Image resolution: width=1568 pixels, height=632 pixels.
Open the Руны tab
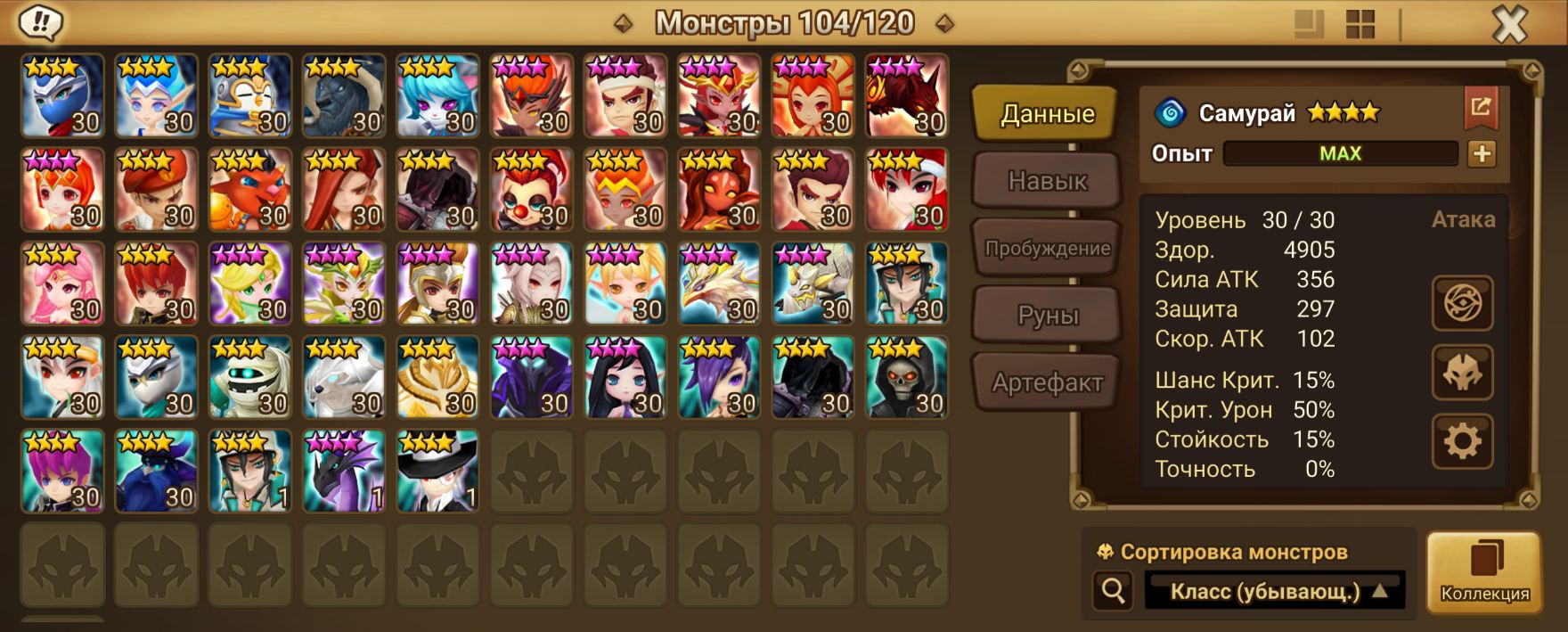1047,316
